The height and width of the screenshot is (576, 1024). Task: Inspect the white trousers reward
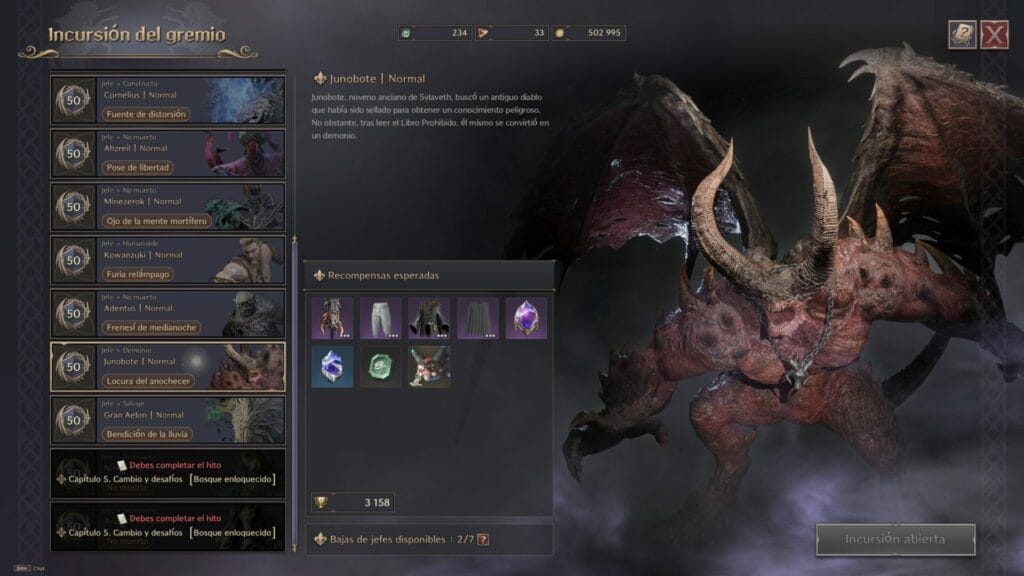380,318
